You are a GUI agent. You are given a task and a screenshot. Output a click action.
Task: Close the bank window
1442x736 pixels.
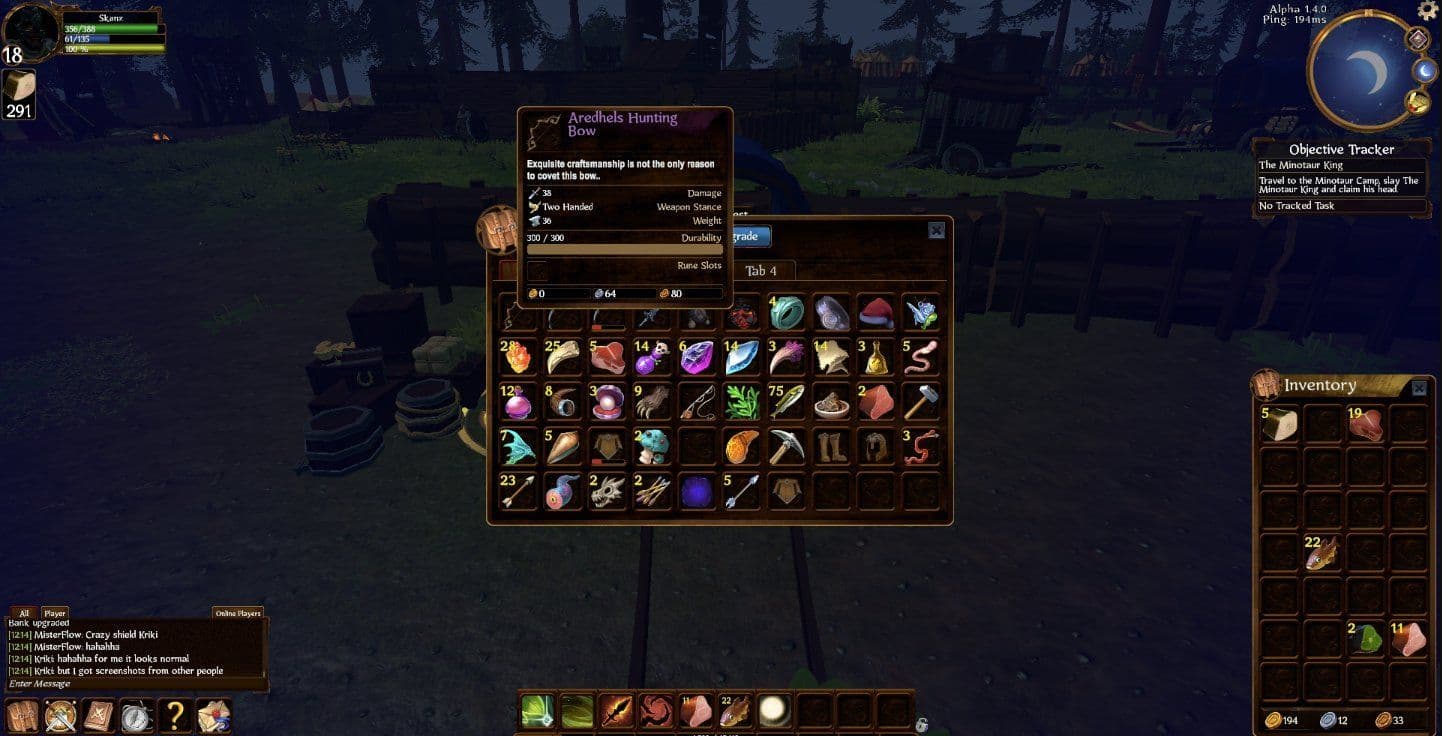[936, 230]
